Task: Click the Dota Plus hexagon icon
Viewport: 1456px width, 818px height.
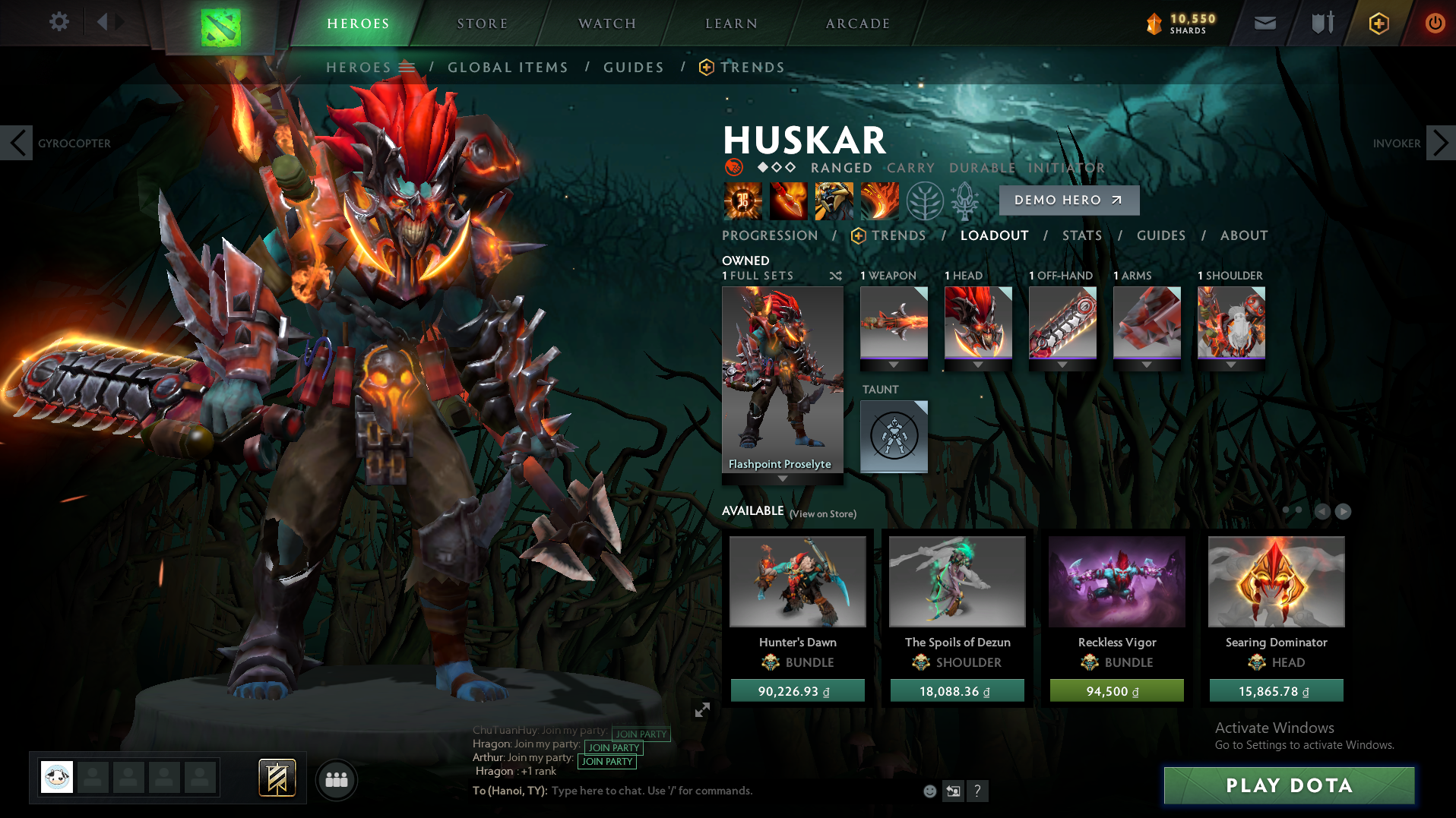Action: [x=1378, y=23]
